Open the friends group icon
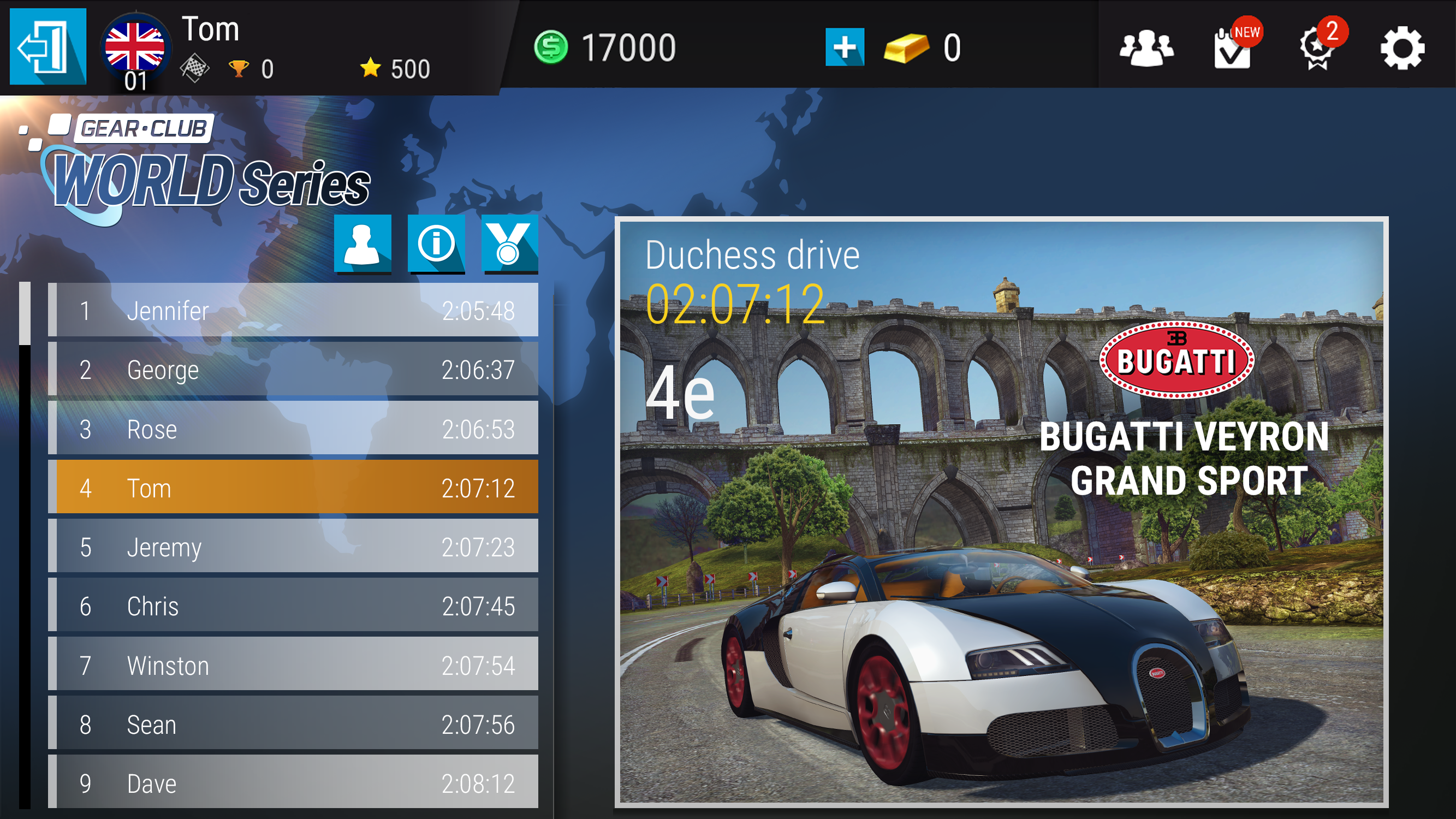 pyautogui.click(x=1146, y=48)
